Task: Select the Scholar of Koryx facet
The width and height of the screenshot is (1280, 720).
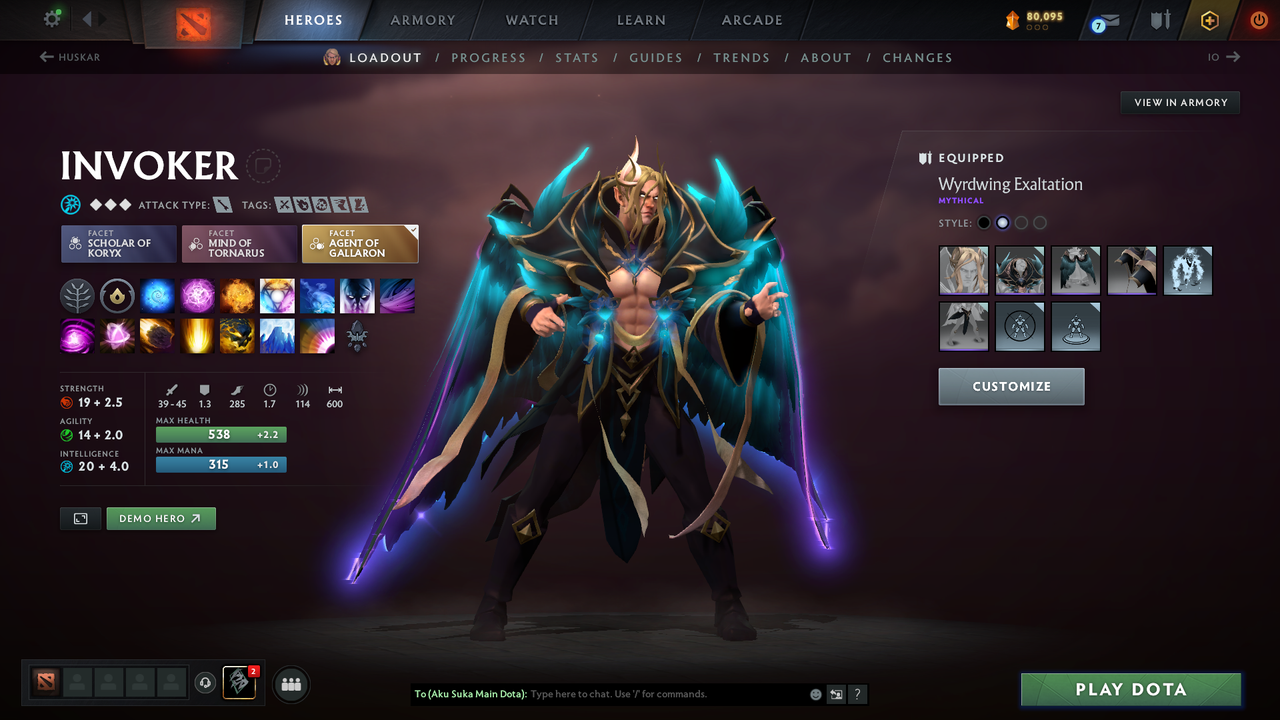Action: [118, 243]
